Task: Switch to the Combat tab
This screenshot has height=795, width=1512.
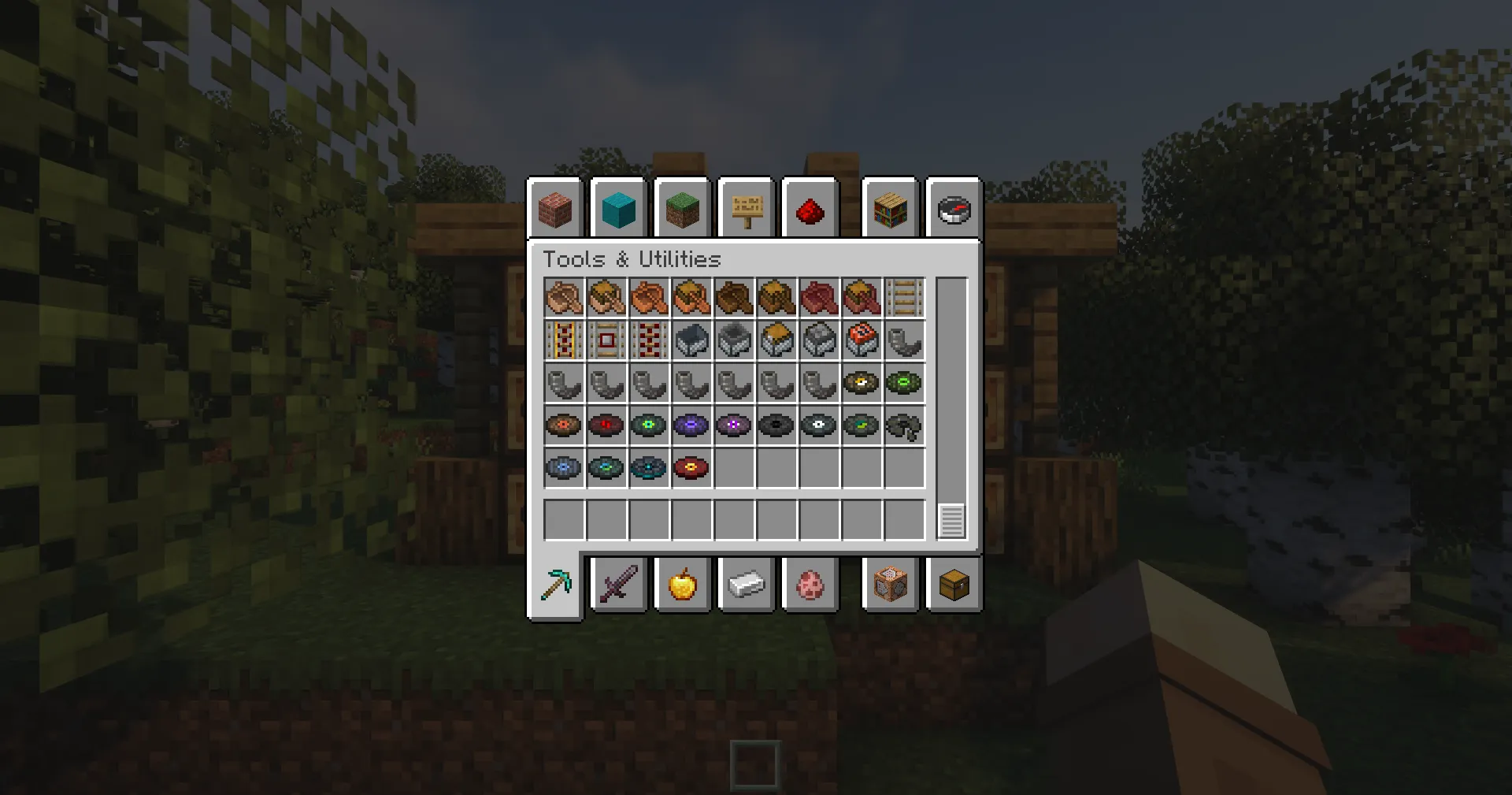Action: [x=619, y=584]
